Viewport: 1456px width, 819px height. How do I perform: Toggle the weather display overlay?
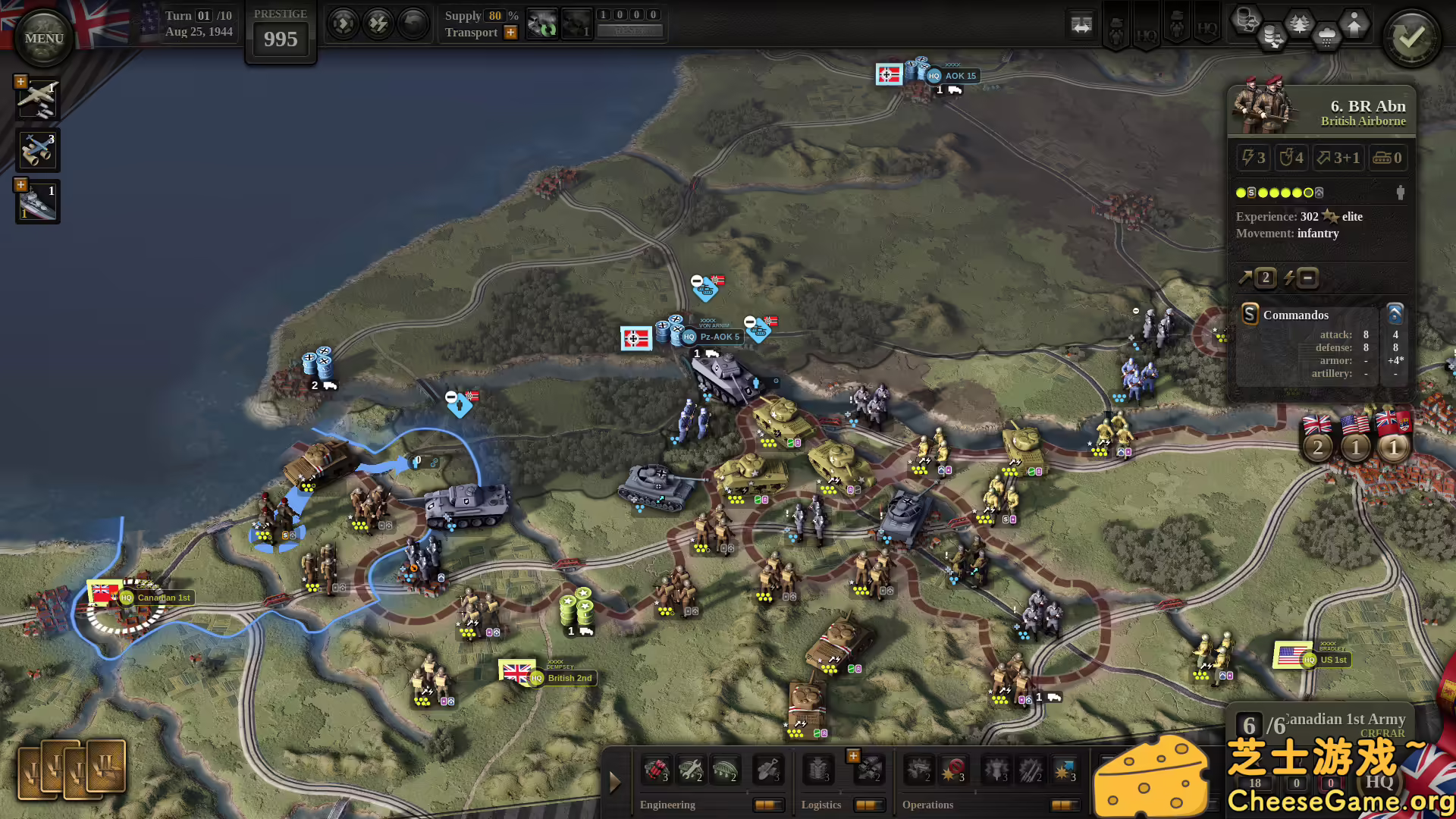tap(1326, 34)
